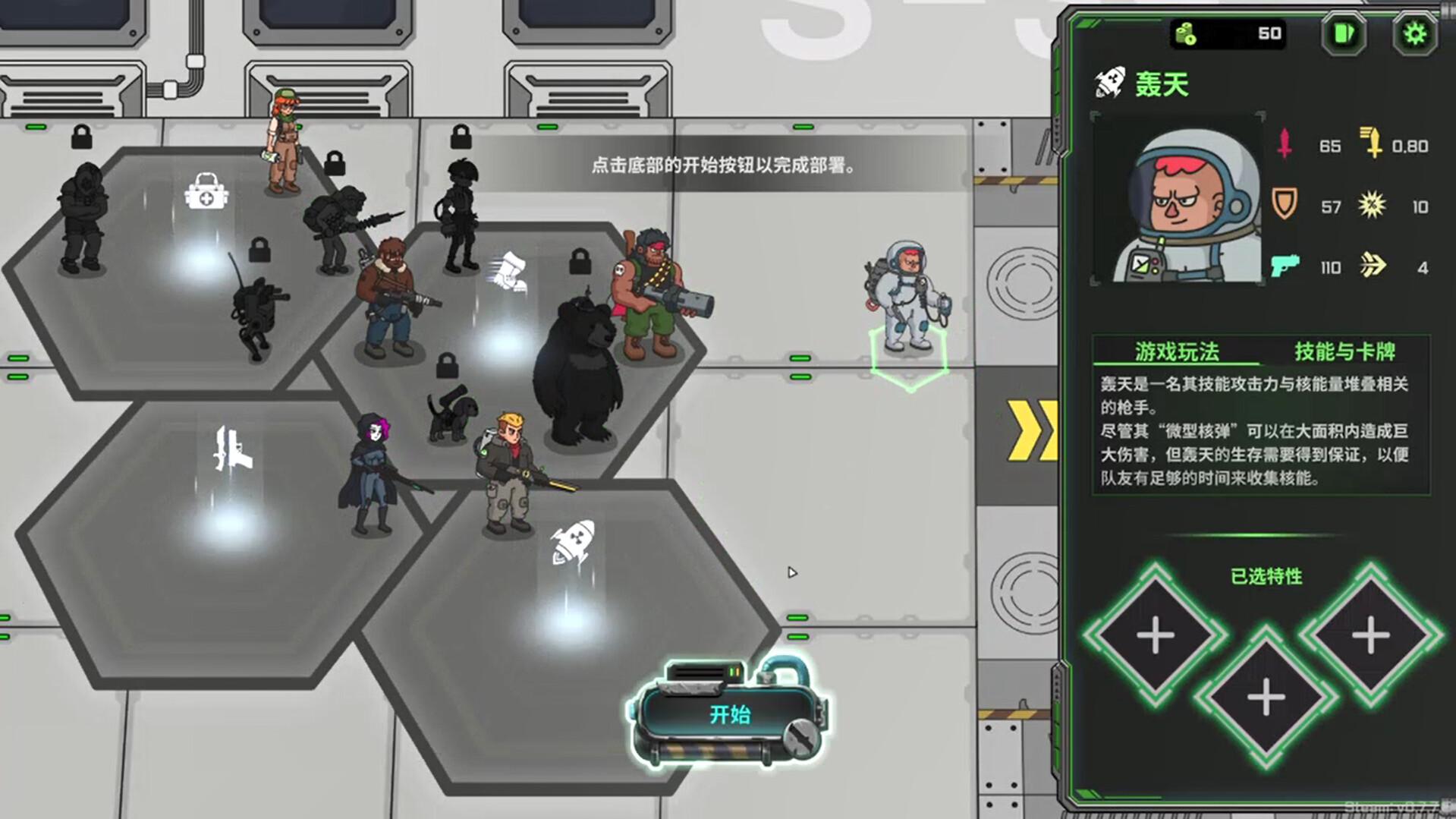Select the 游戏玩法 tab

[1177, 351]
